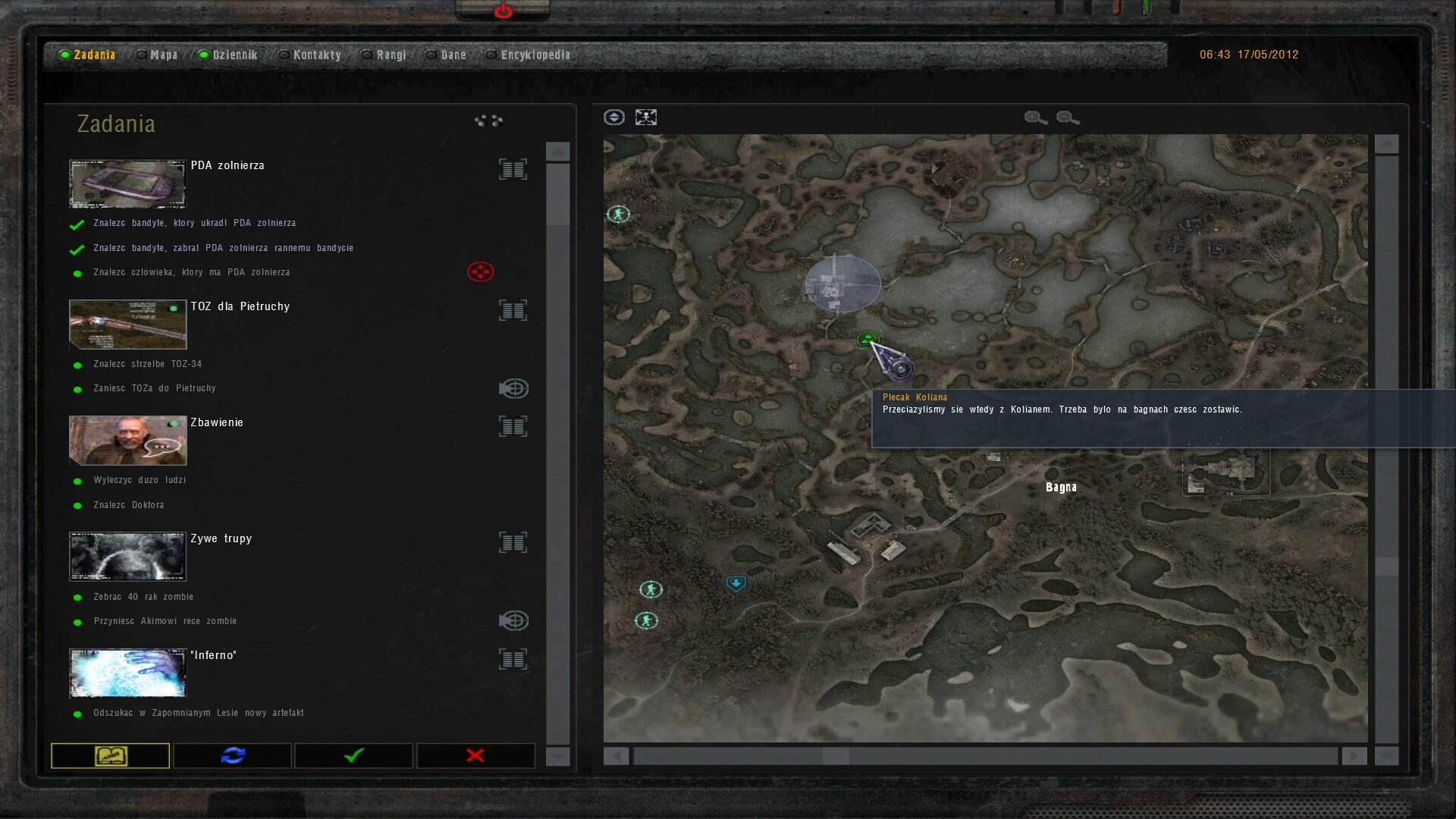Image resolution: width=1456 pixels, height=819 pixels.
Task: Show completed tasks with green checkmark button
Action: 353,755
